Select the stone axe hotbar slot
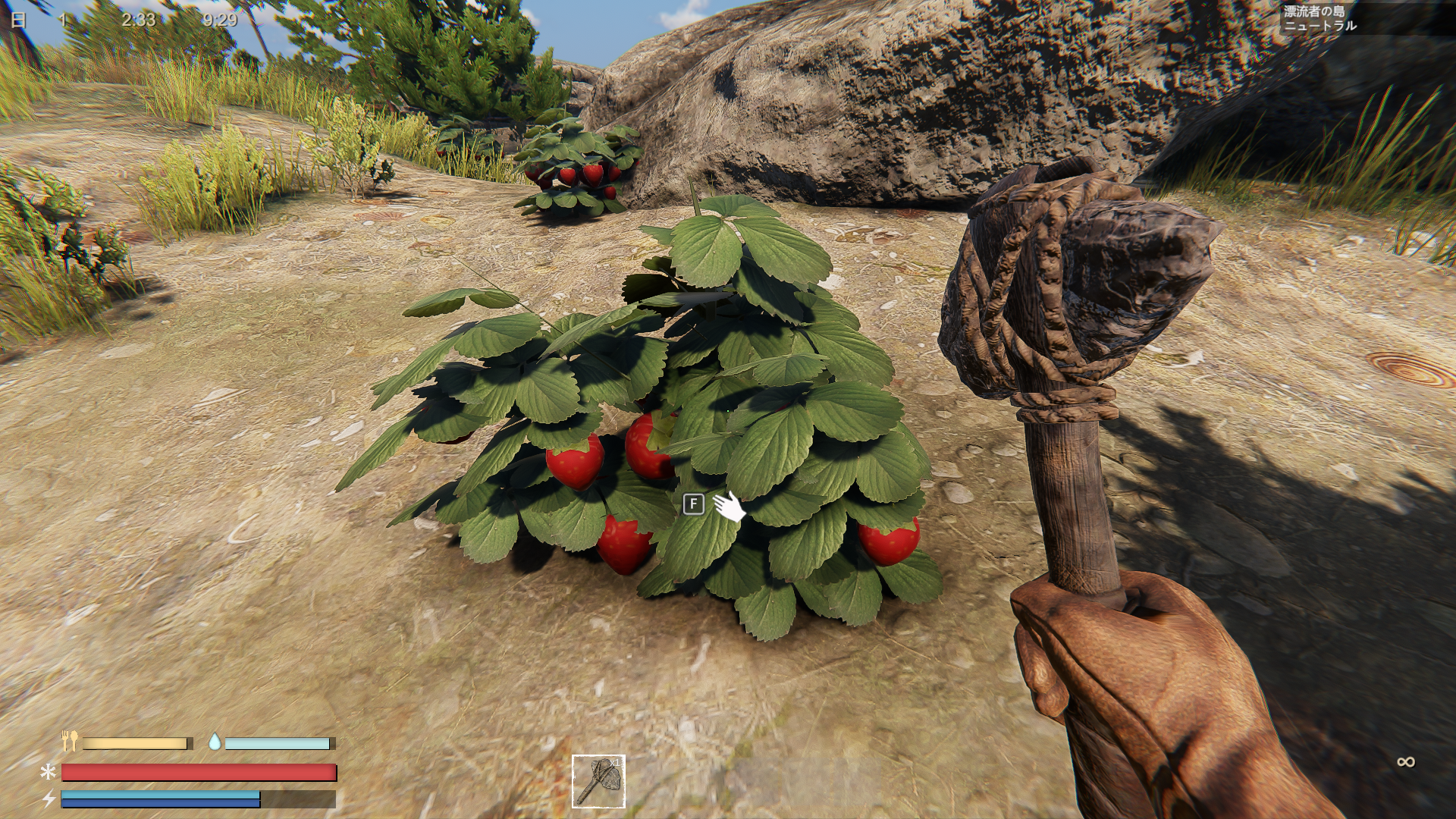The width and height of the screenshot is (1456, 819). click(x=598, y=781)
